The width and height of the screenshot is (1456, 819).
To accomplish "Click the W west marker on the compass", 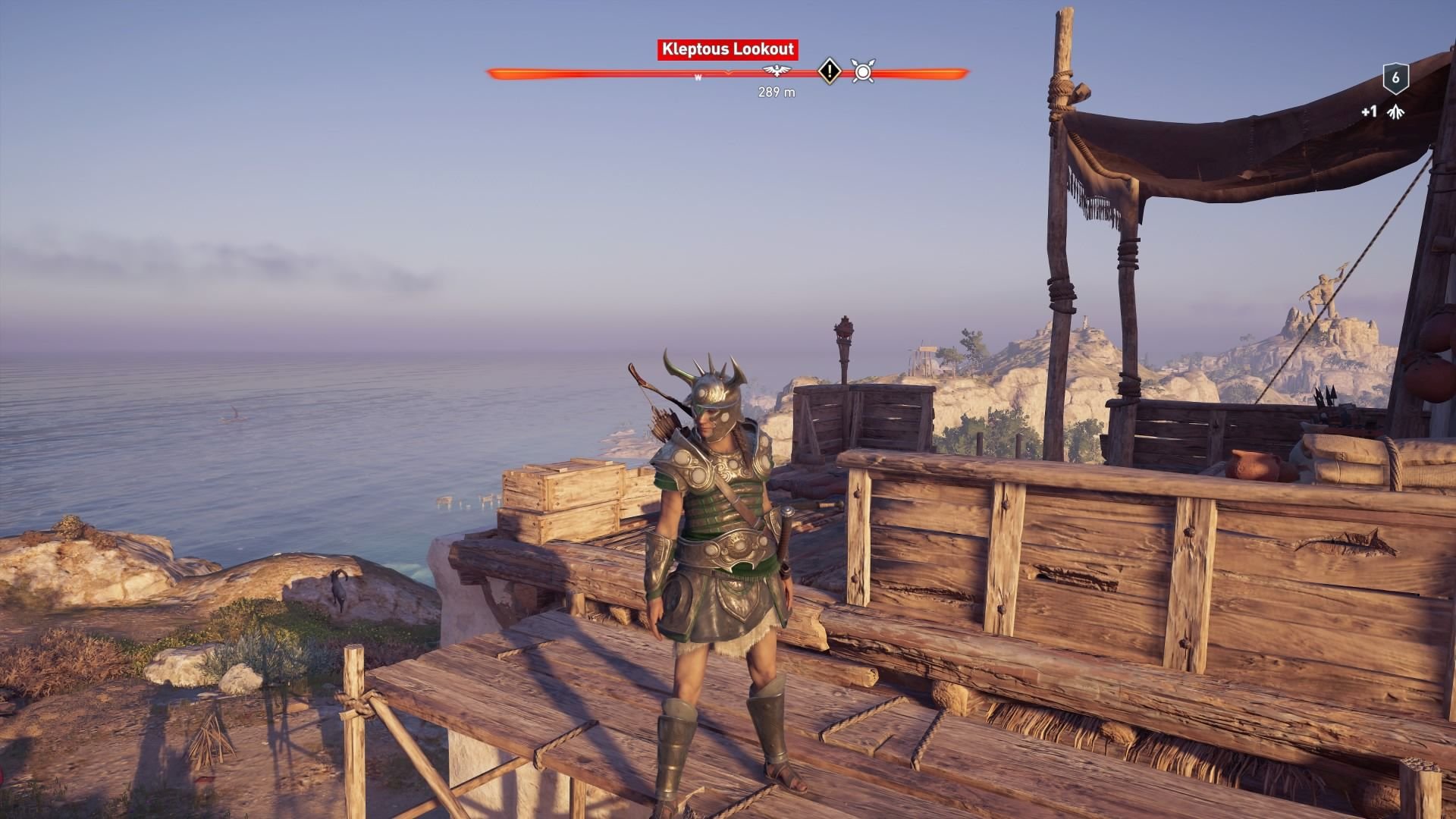I will pos(698,76).
